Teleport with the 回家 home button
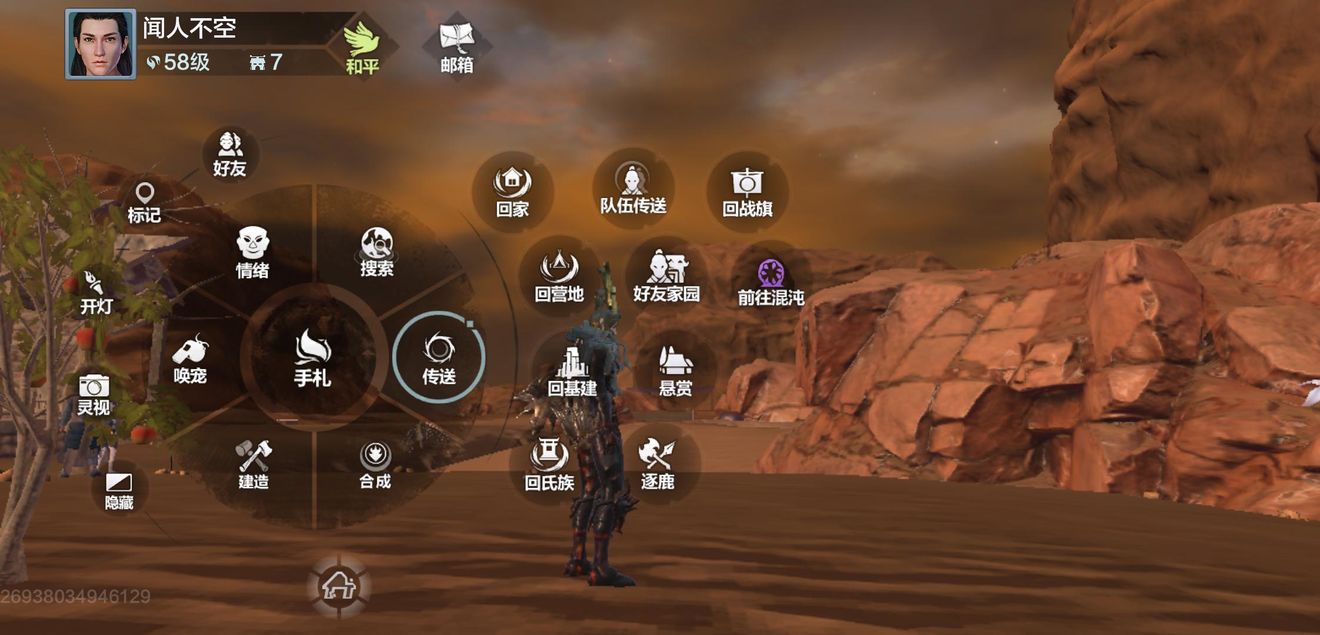 click(512, 191)
